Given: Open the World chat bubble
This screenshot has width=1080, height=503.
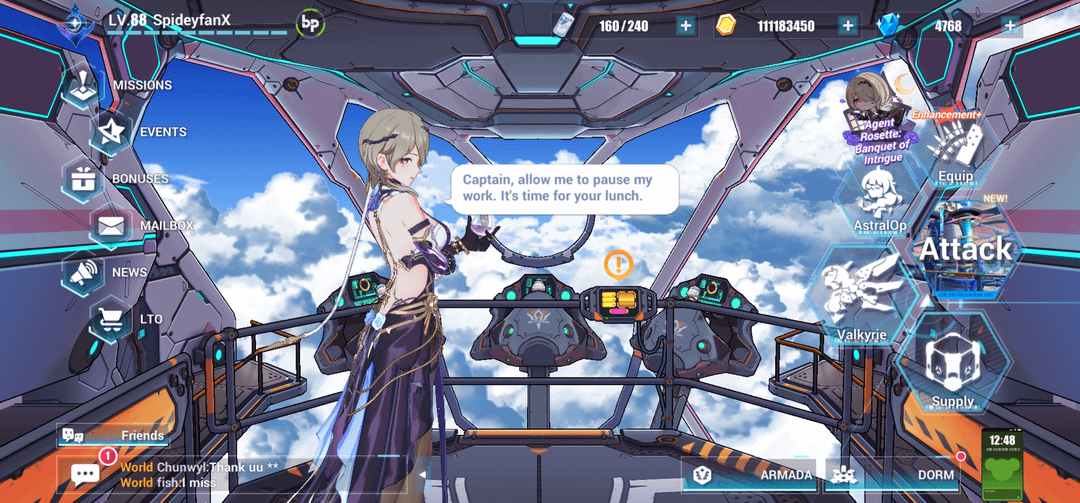Looking at the screenshot, I should pos(85,474).
